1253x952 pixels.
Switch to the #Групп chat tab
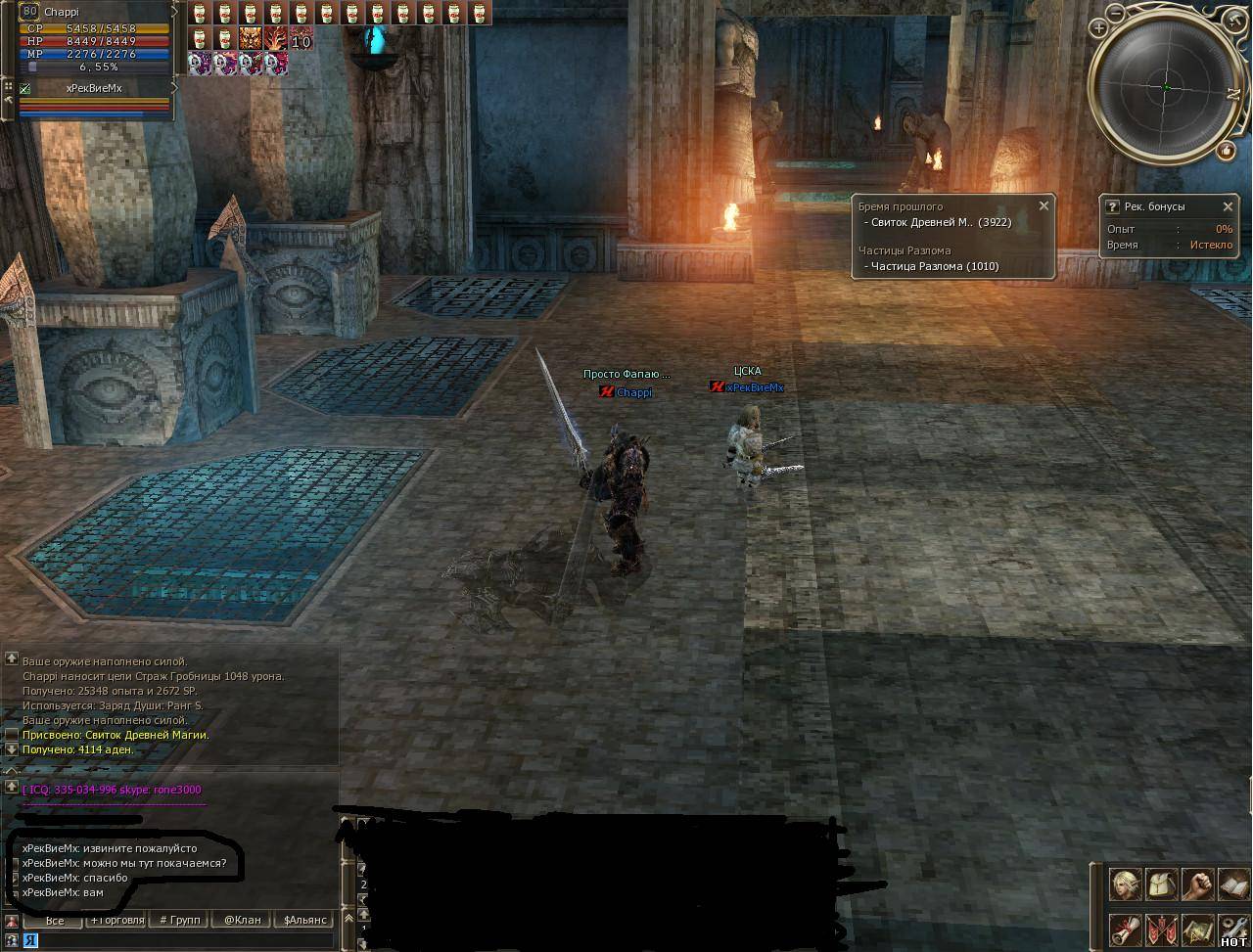(x=180, y=921)
